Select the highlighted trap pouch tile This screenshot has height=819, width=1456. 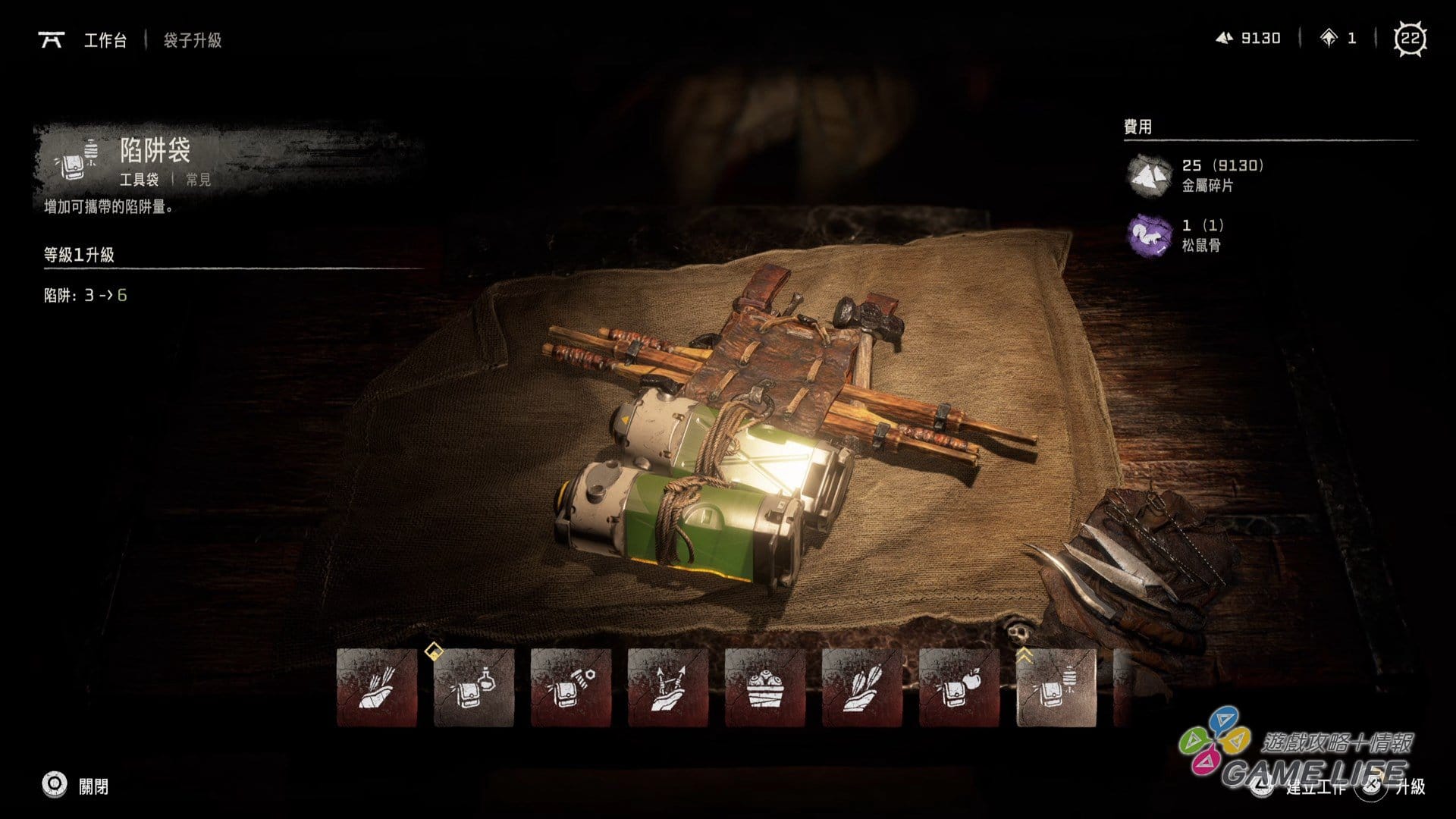pos(1056,688)
